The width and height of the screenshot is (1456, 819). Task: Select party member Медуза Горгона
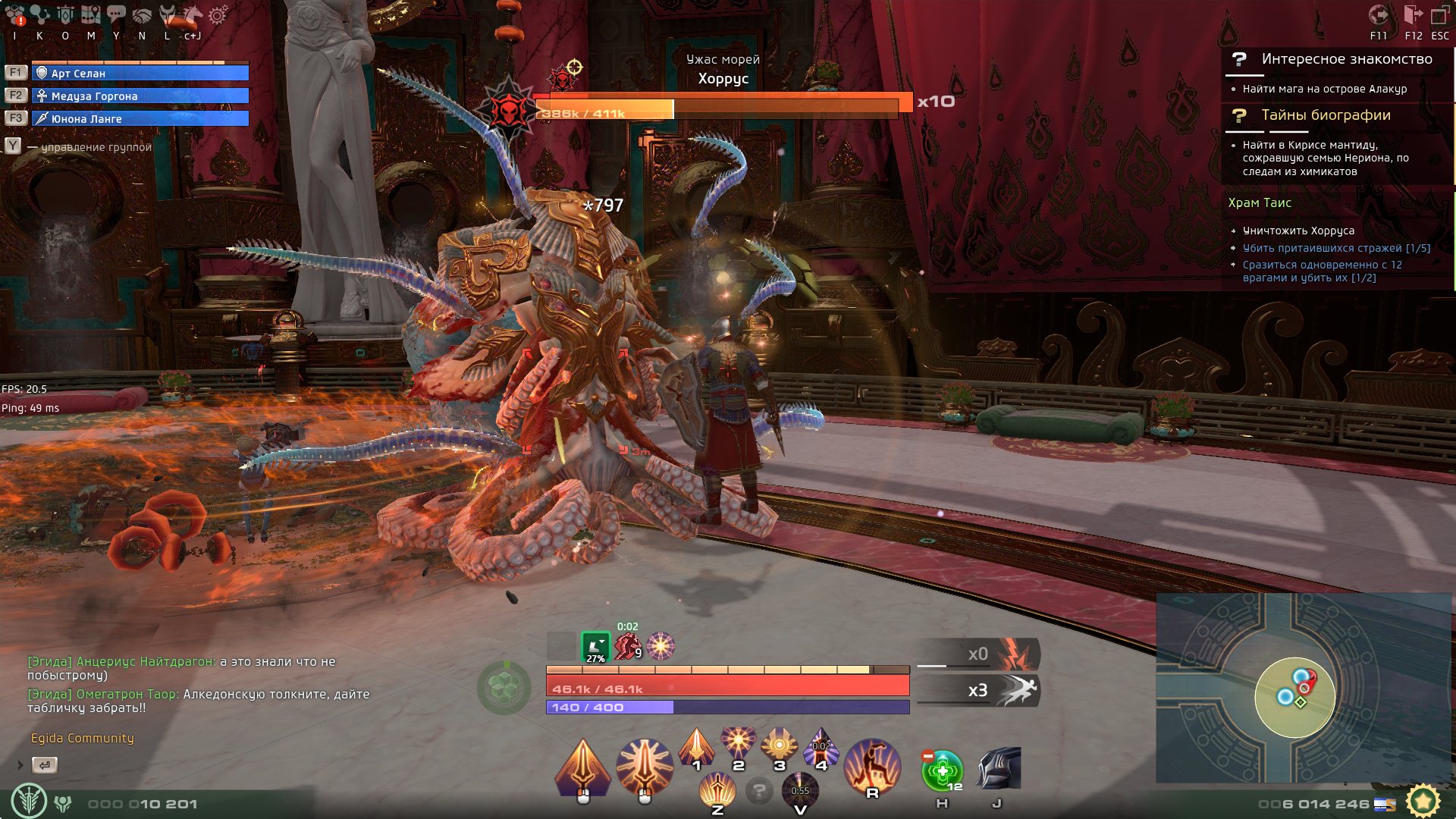pyautogui.click(x=140, y=96)
